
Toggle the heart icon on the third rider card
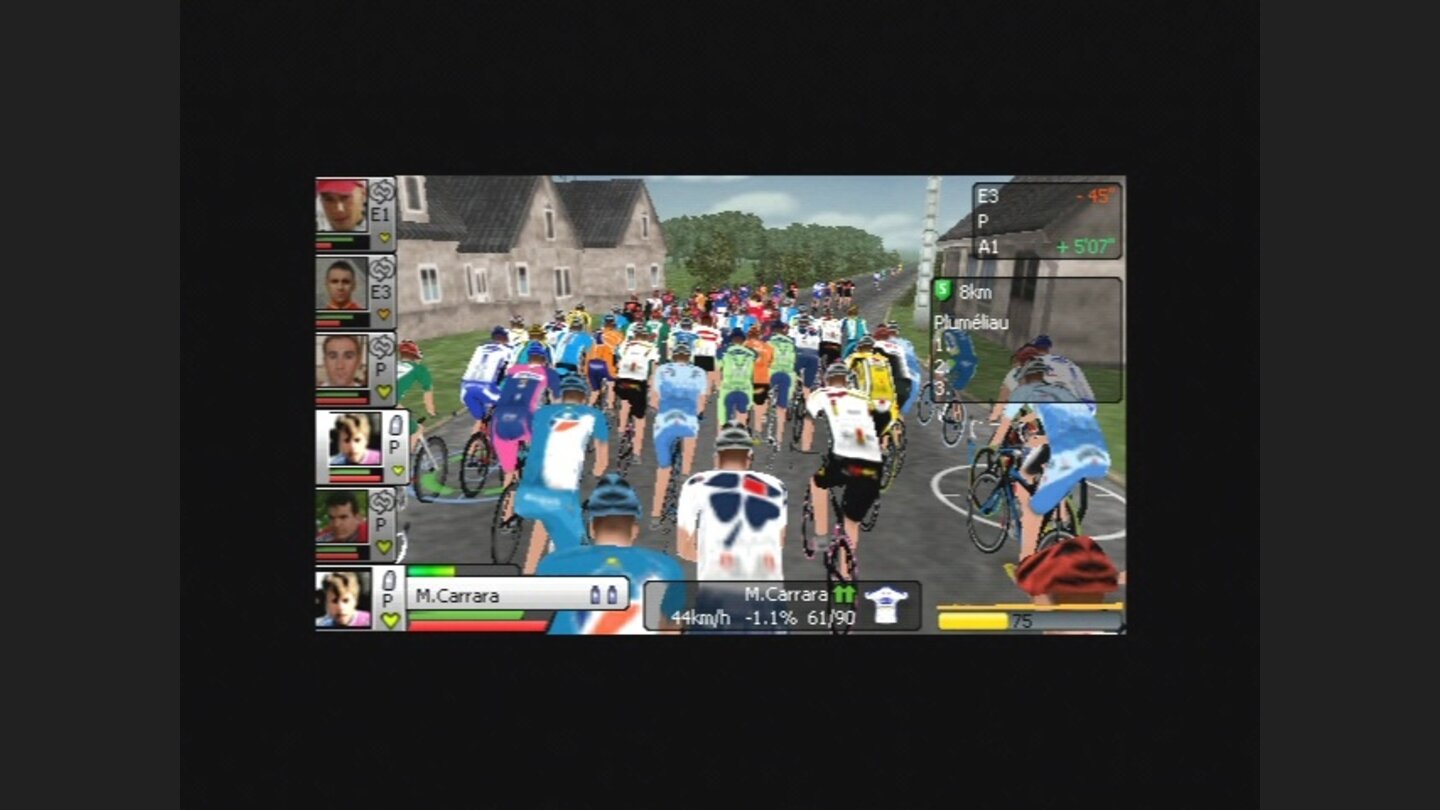pyautogui.click(x=384, y=389)
